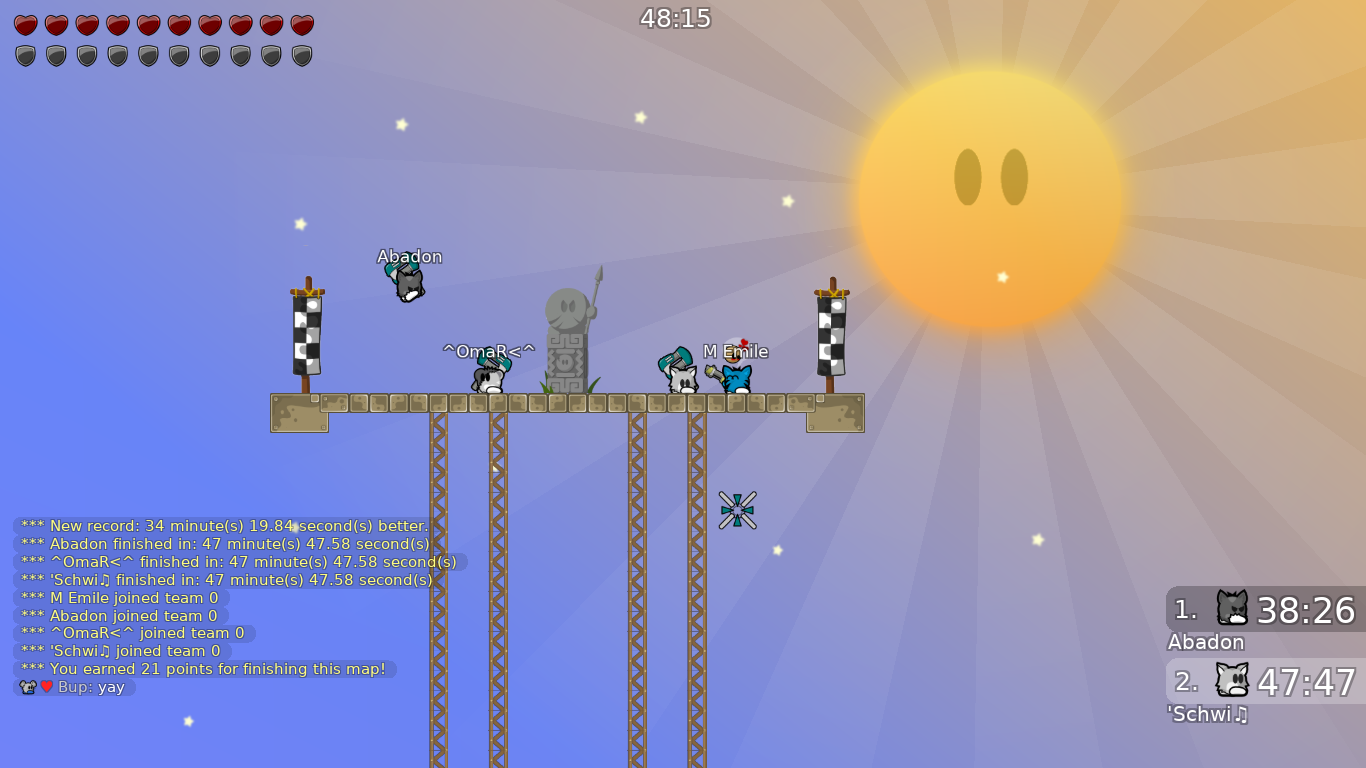1366x768 pixels.
Task: Click Abadon's character jumping in the air
Action: pos(408,283)
